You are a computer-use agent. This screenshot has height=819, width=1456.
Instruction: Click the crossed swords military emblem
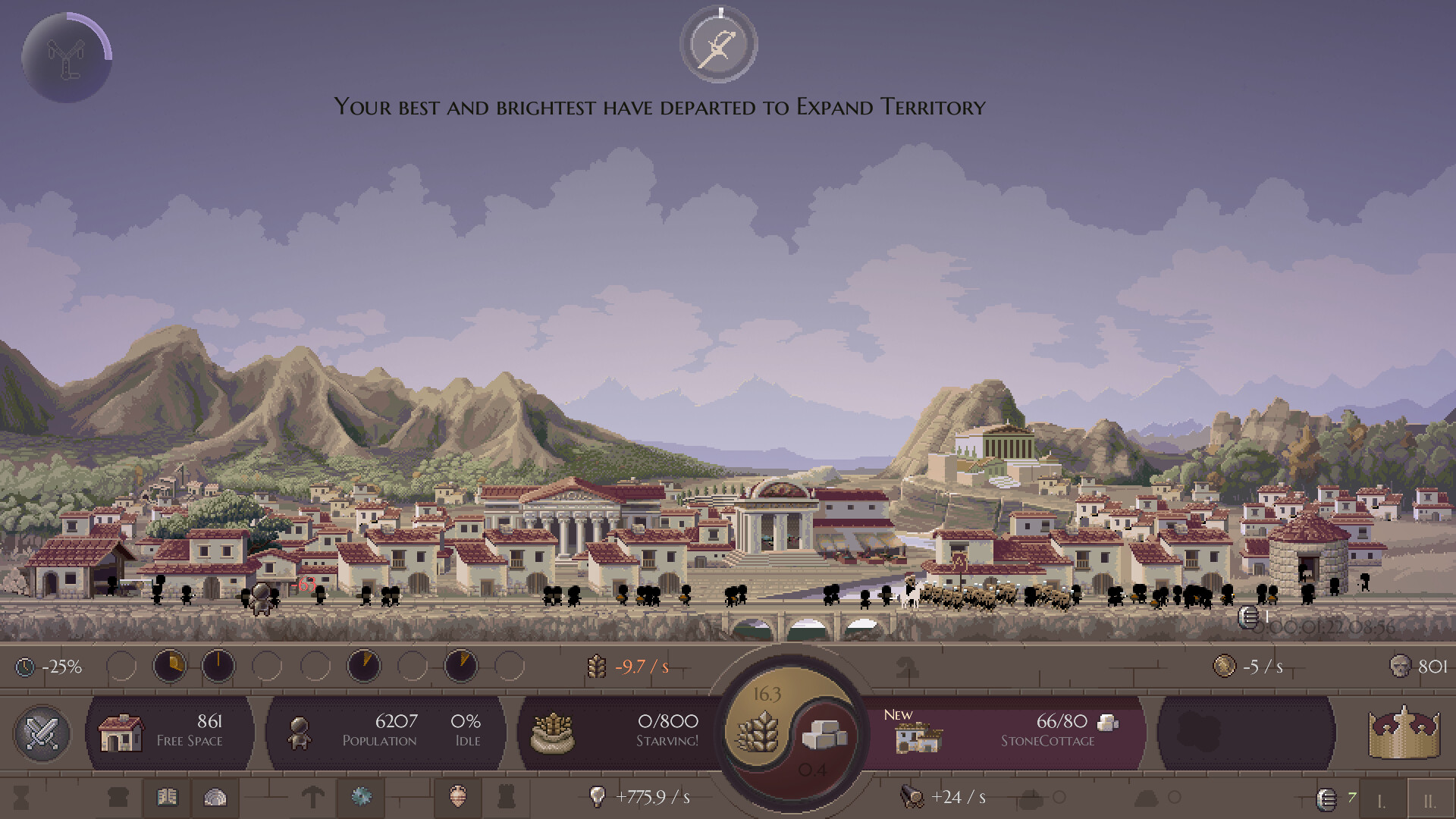(x=42, y=733)
